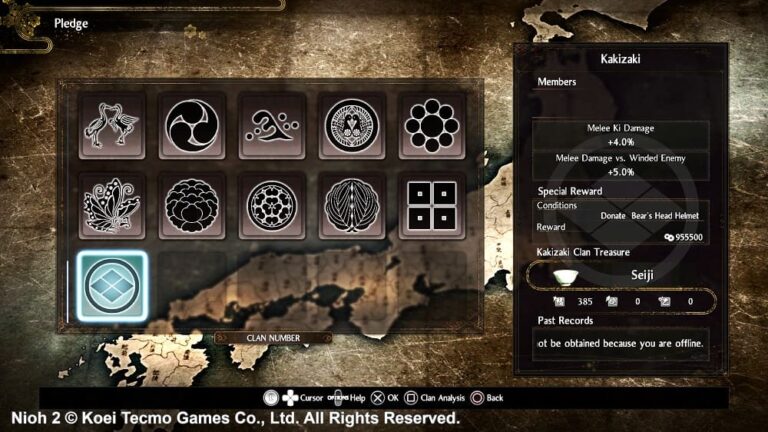Select the folded leaves clan crest
The image size is (768, 432).
click(352, 205)
